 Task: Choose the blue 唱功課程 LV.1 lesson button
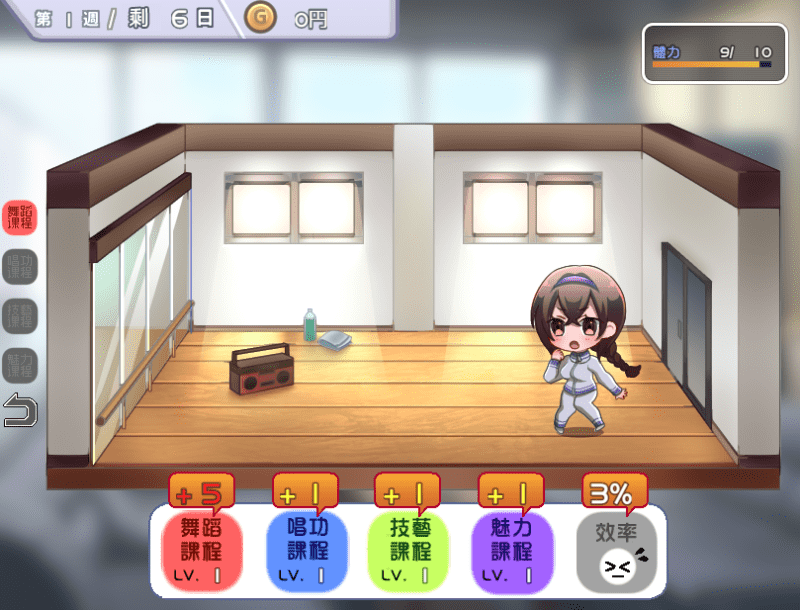tap(306, 549)
